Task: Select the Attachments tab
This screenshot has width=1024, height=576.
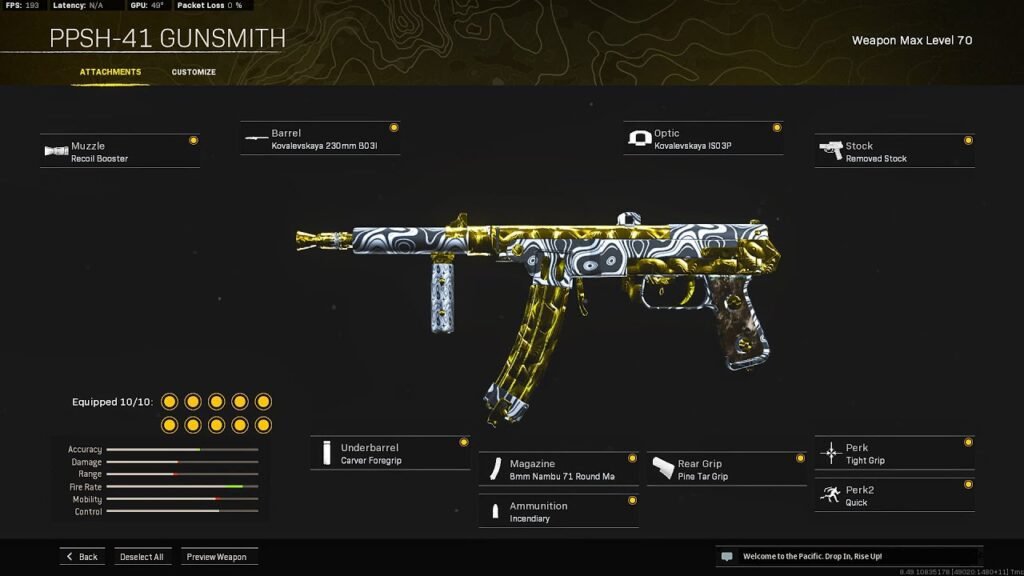Action: pyautogui.click(x=110, y=72)
